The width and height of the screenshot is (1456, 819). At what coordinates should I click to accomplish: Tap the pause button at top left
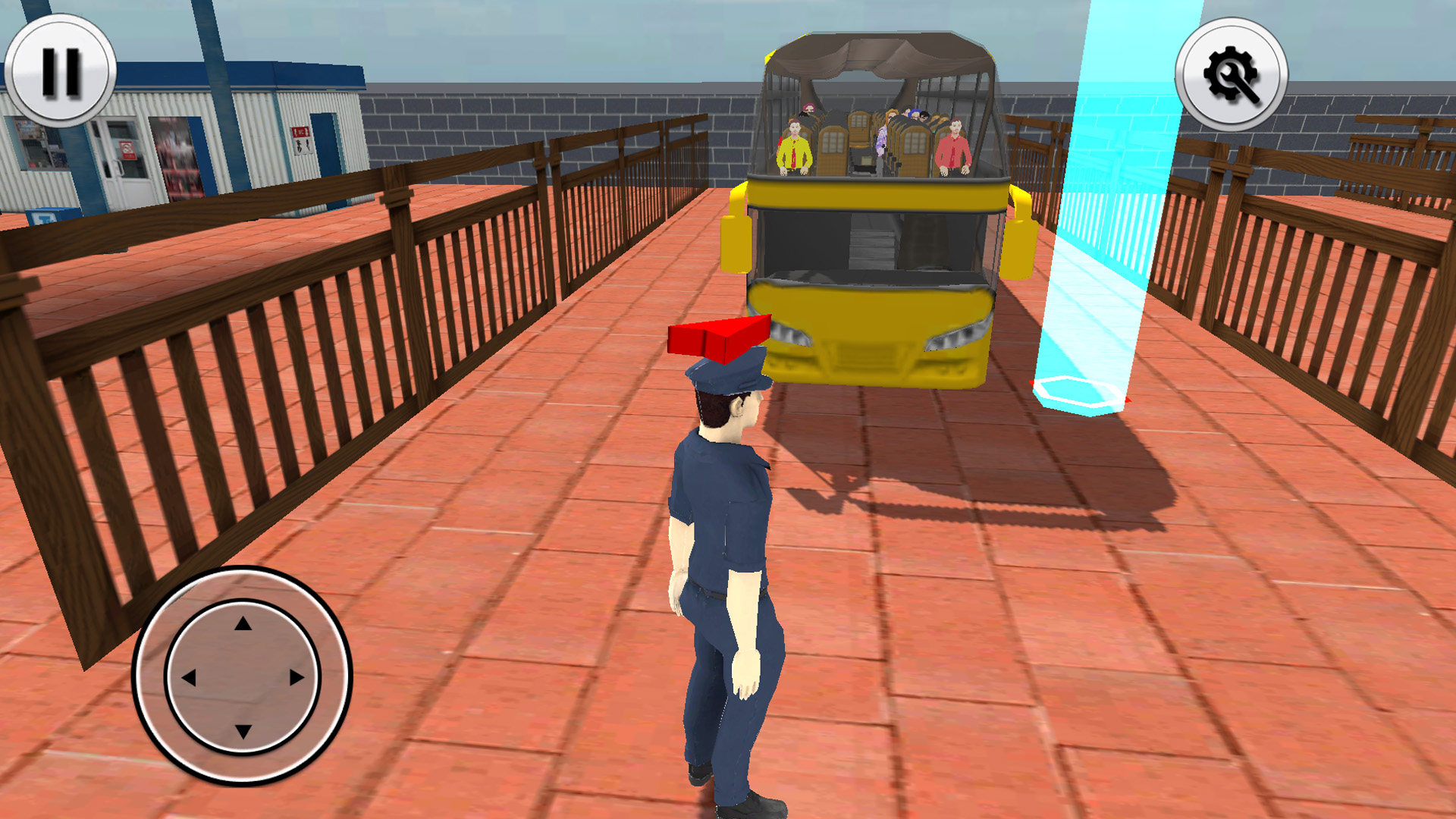[x=61, y=72]
